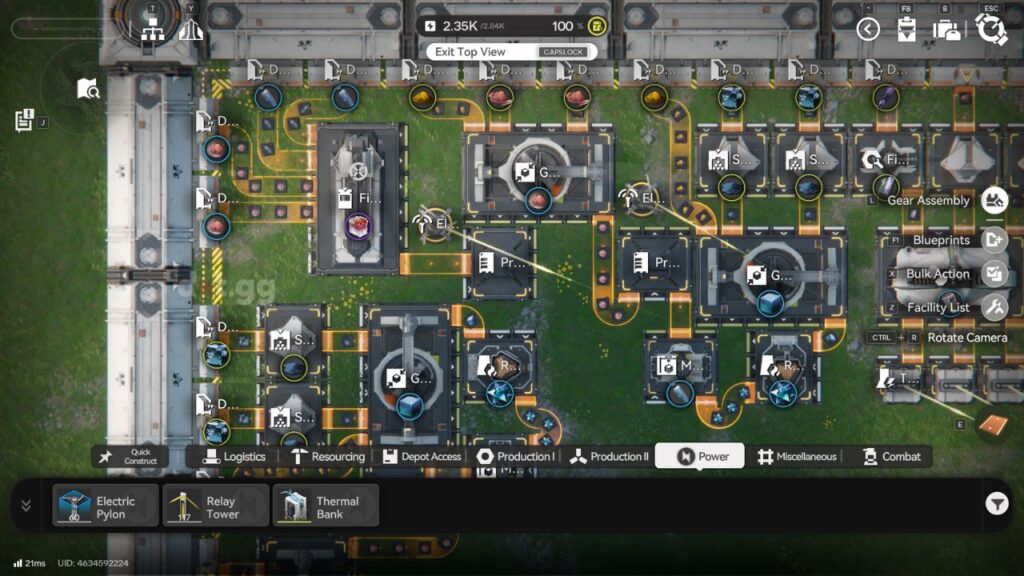1024x576 pixels.
Task: Select the Electric Pylon building
Action: point(106,506)
